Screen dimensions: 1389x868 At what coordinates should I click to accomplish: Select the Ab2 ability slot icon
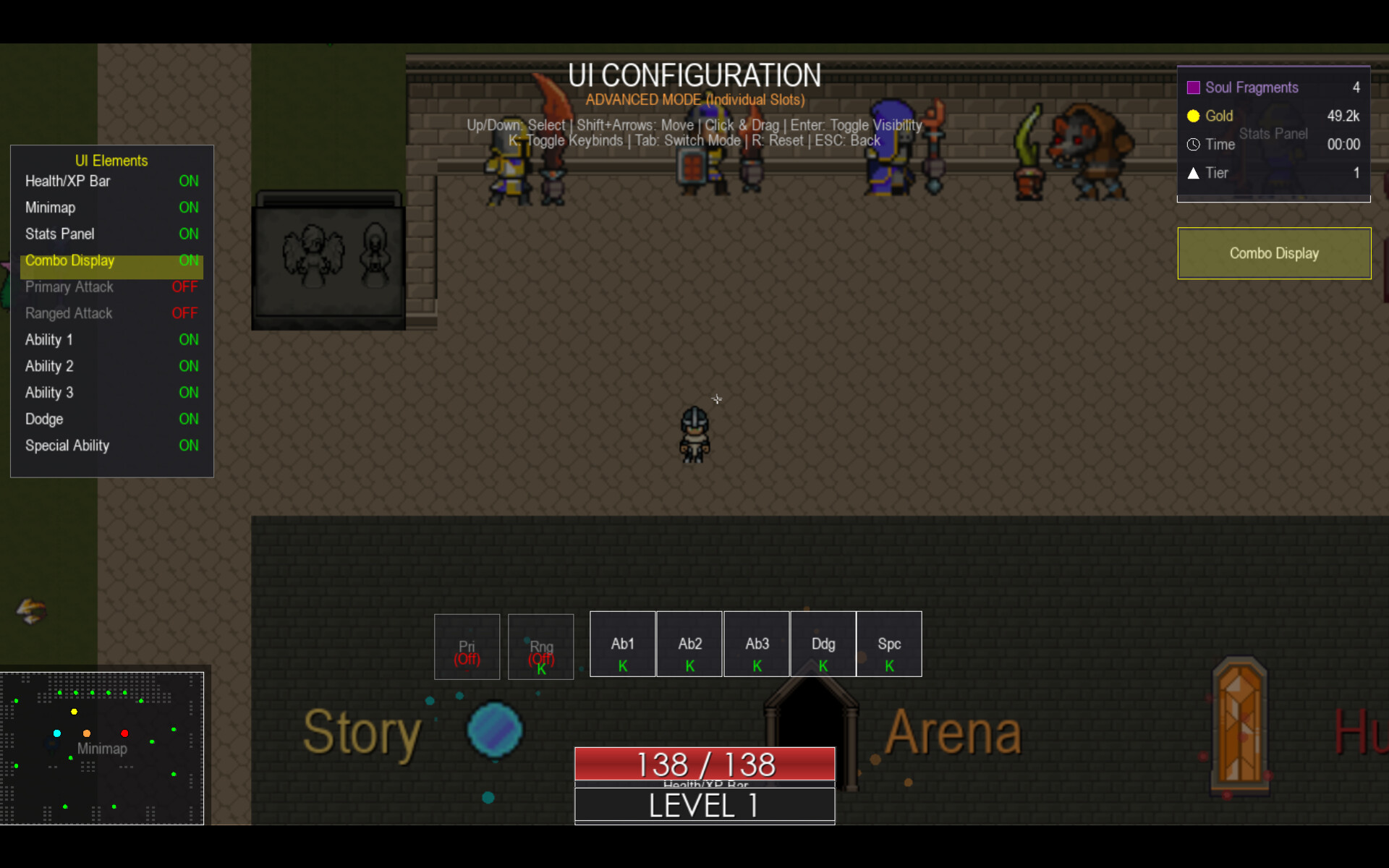[x=689, y=644]
